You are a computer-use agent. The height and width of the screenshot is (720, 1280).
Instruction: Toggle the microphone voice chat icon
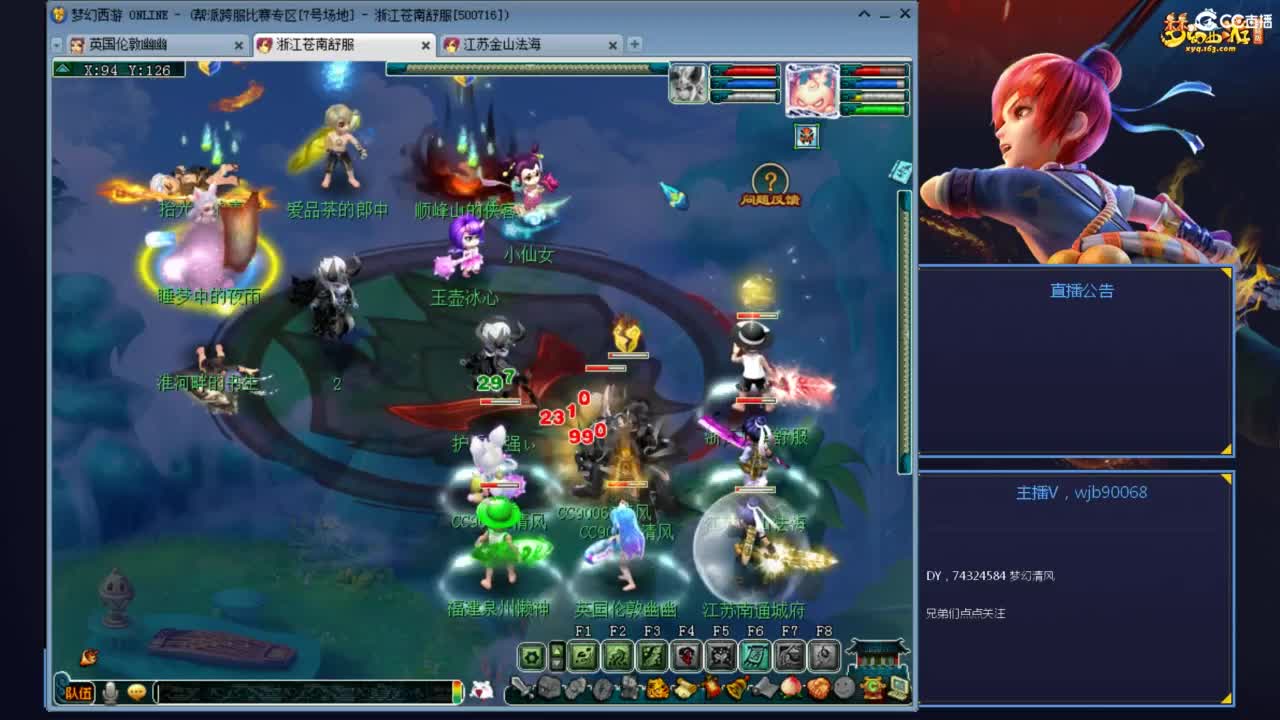112,691
